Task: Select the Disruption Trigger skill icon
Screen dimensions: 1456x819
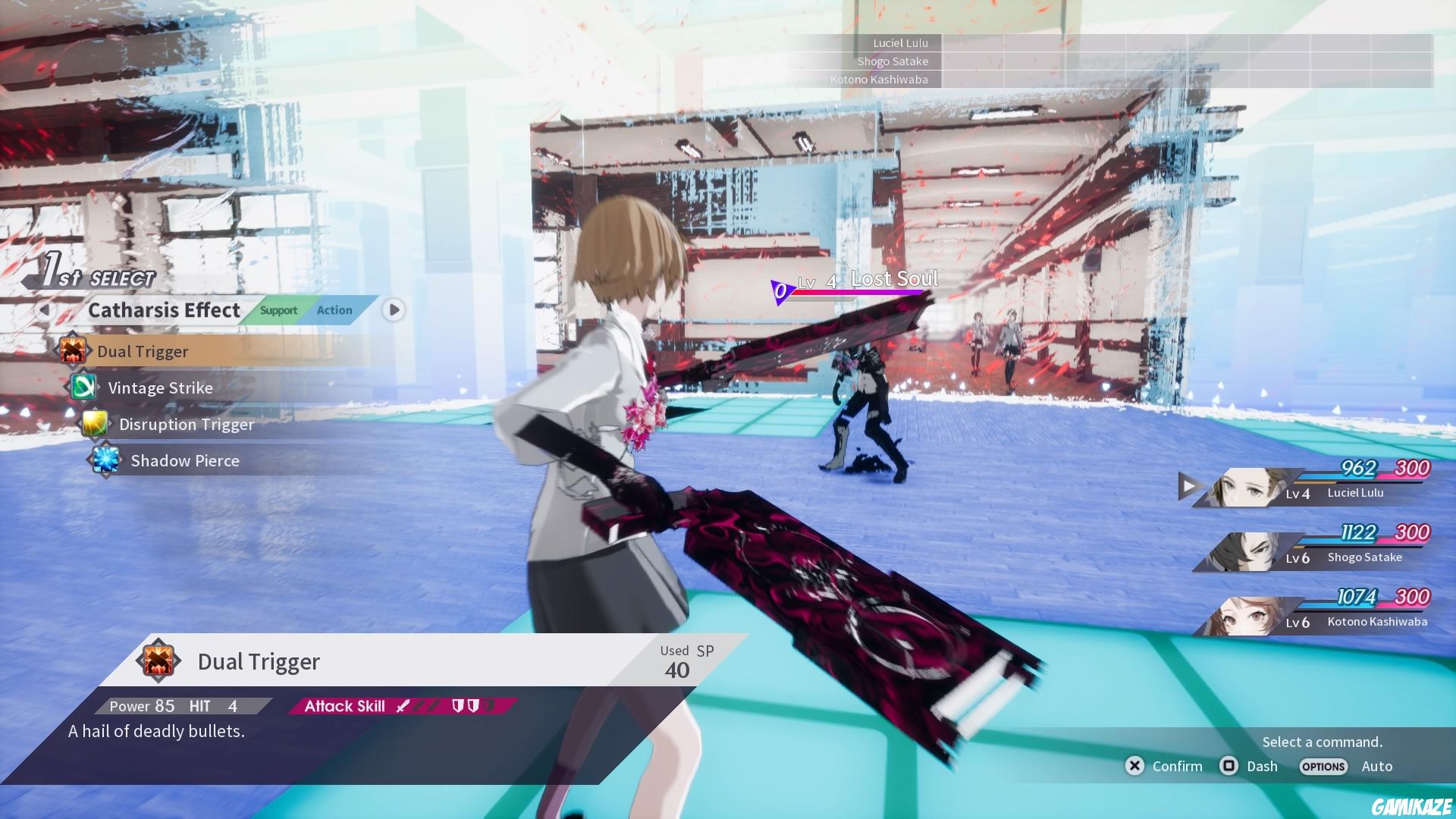Action: pos(95,424)
